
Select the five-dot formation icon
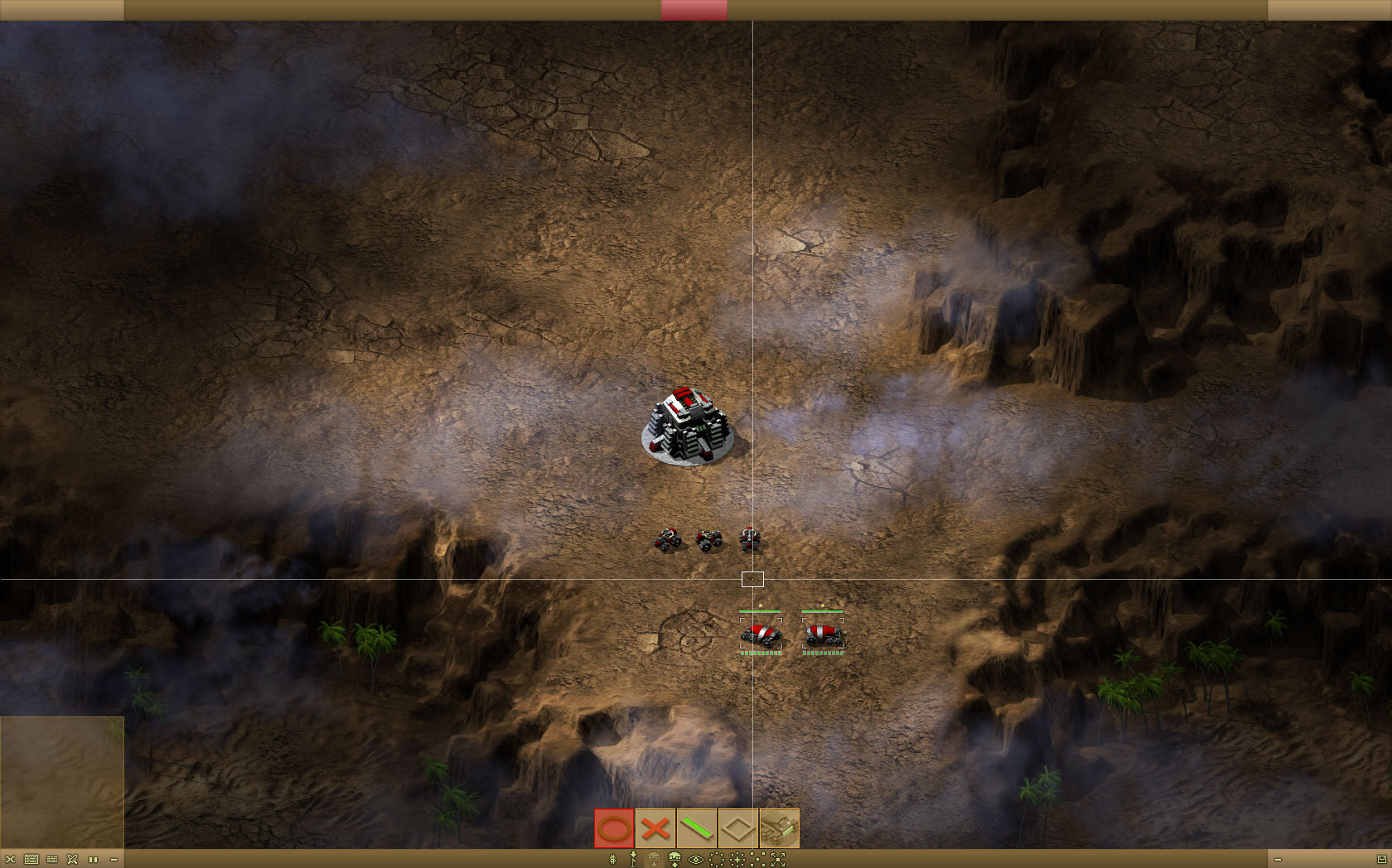(757, 860)
